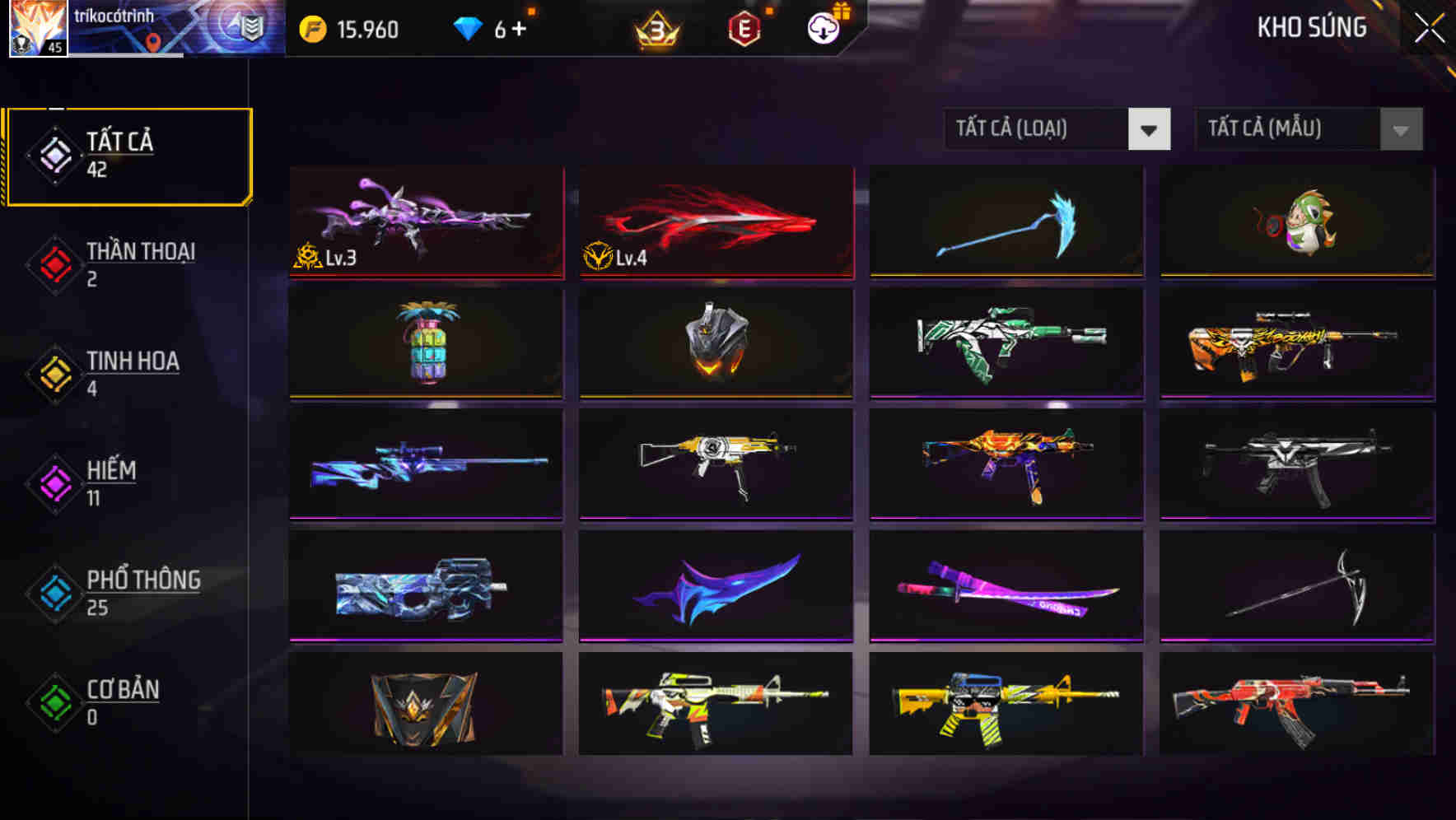Click the diamond currency icon
This screenshot has width=1456, height=820.
tap(468, 27)
